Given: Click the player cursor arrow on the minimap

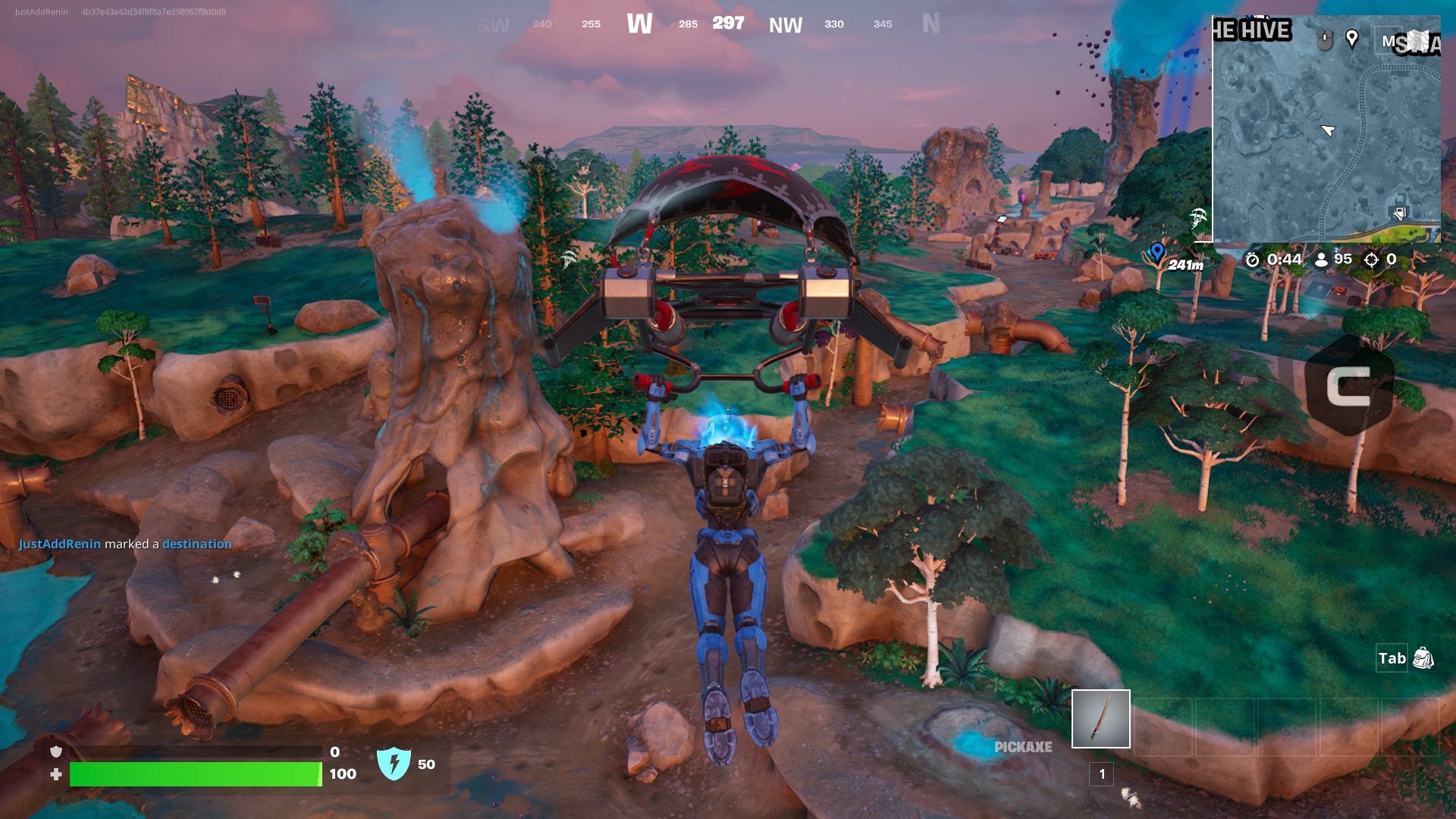Looking at the screenshot, I should coord(1328,130).
